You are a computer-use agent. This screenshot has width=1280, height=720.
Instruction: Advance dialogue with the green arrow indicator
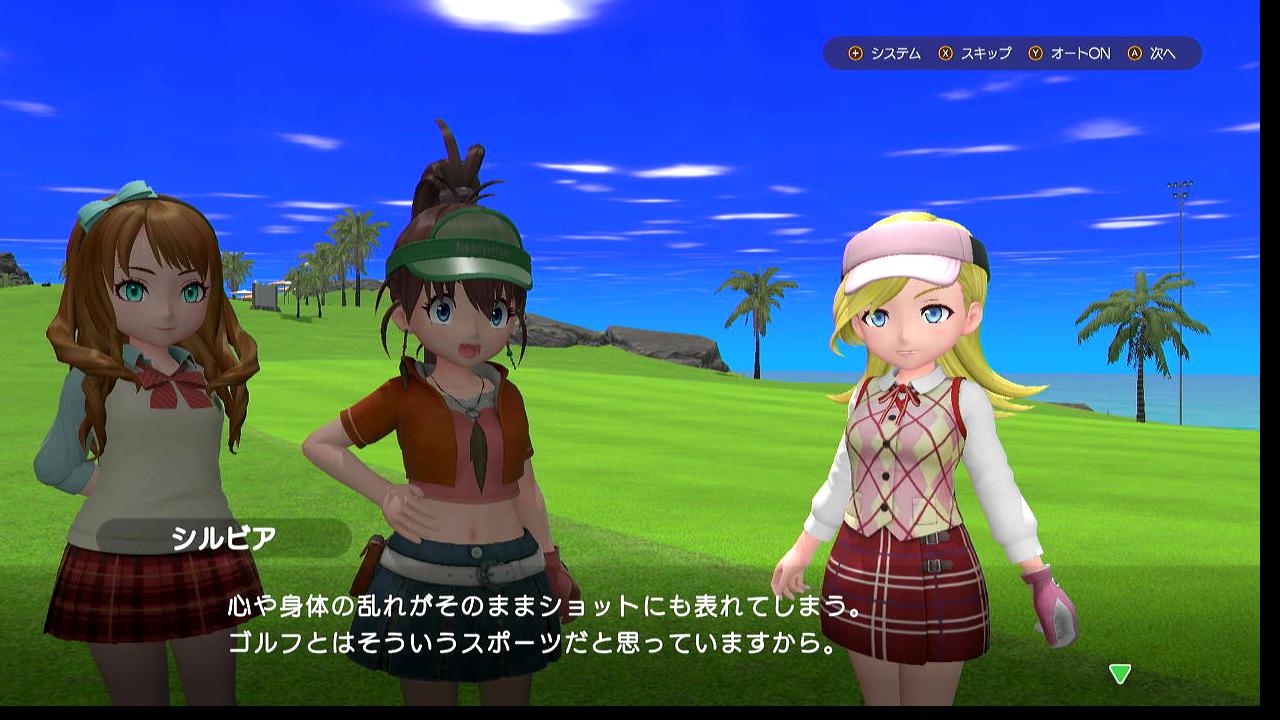1120,674
